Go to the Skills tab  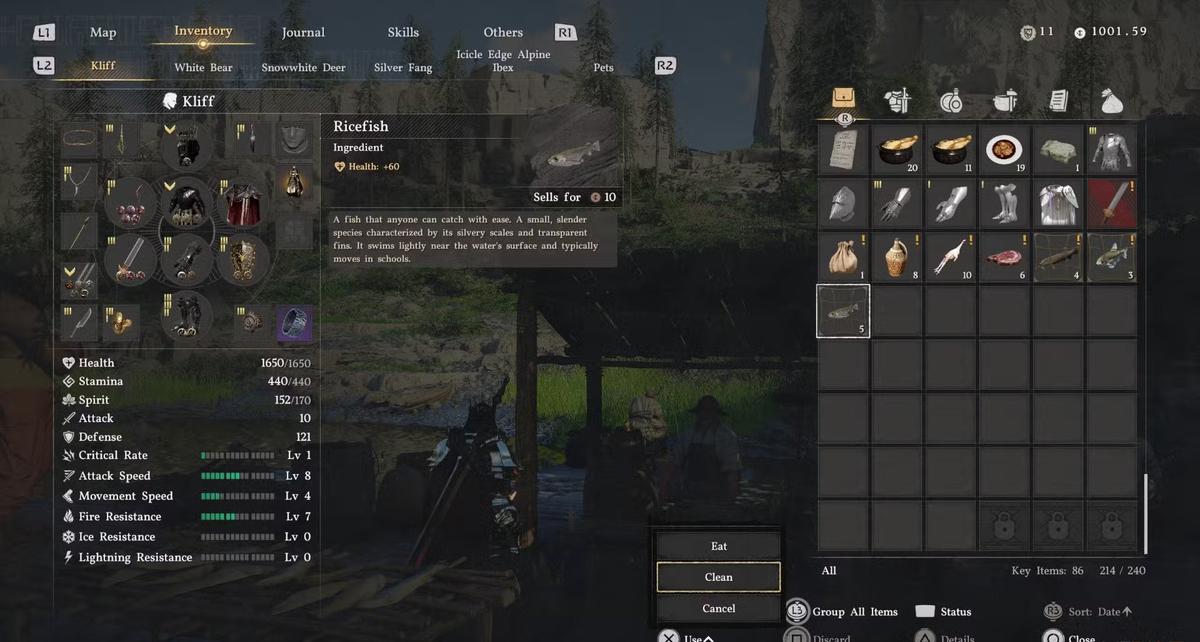(x=403, y=32)
